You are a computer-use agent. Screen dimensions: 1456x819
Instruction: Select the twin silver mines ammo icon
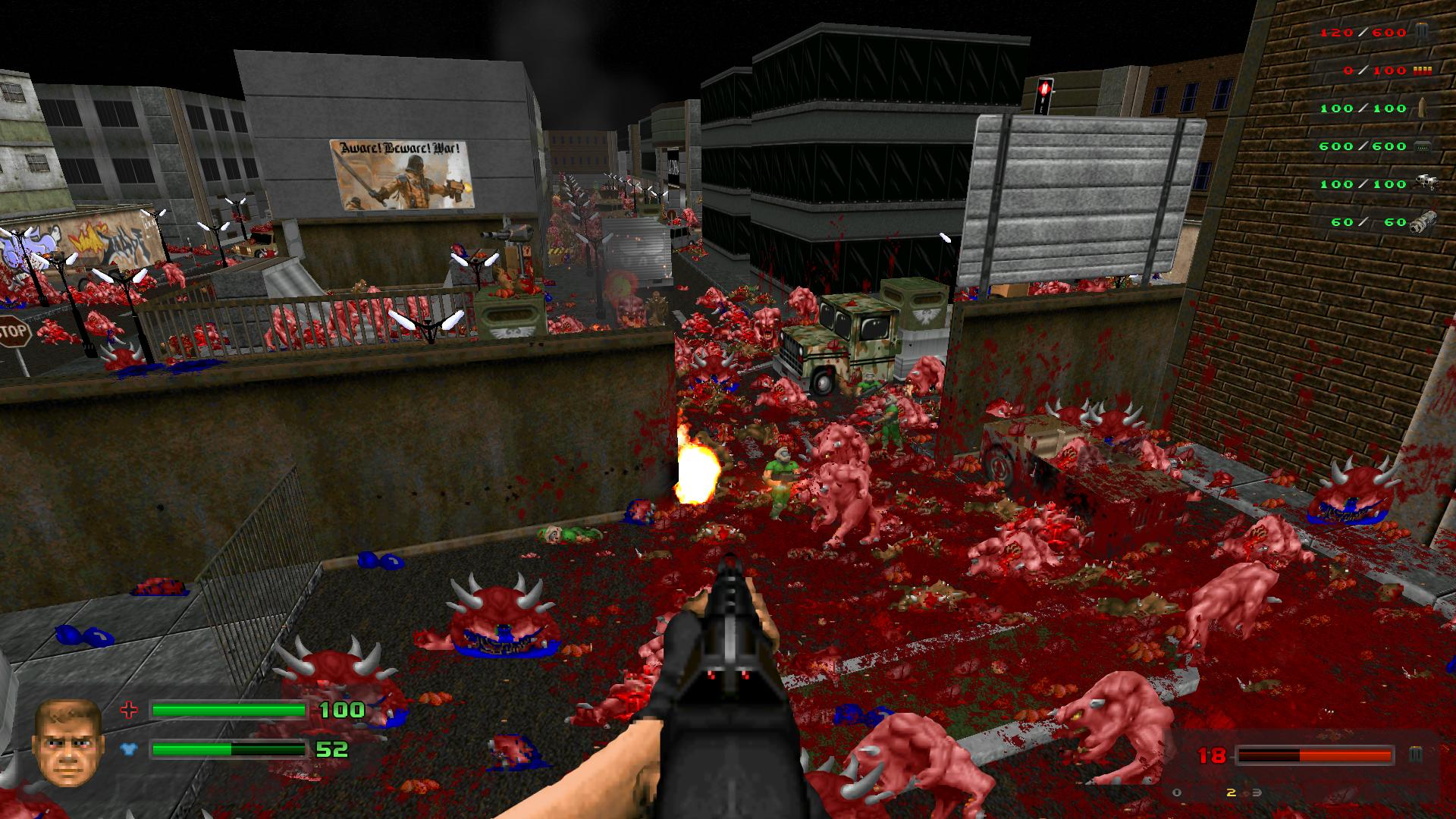coord(1423,184)
